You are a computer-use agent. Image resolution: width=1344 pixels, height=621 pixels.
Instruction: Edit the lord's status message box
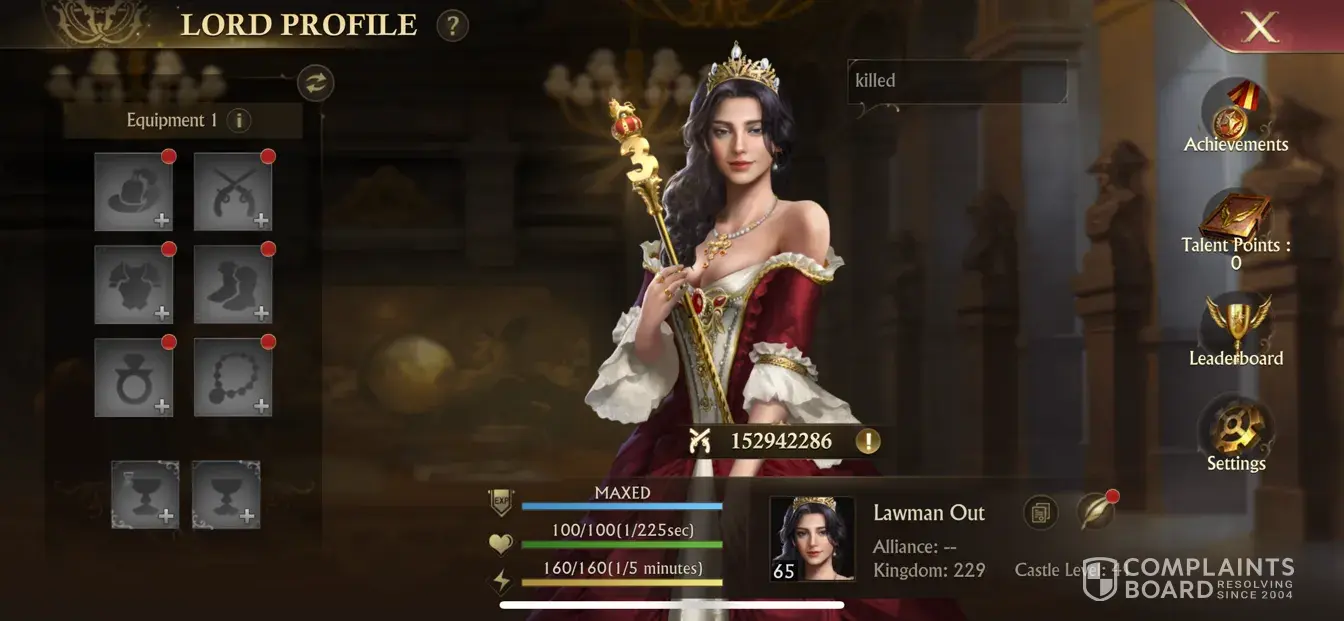[957, 81]
